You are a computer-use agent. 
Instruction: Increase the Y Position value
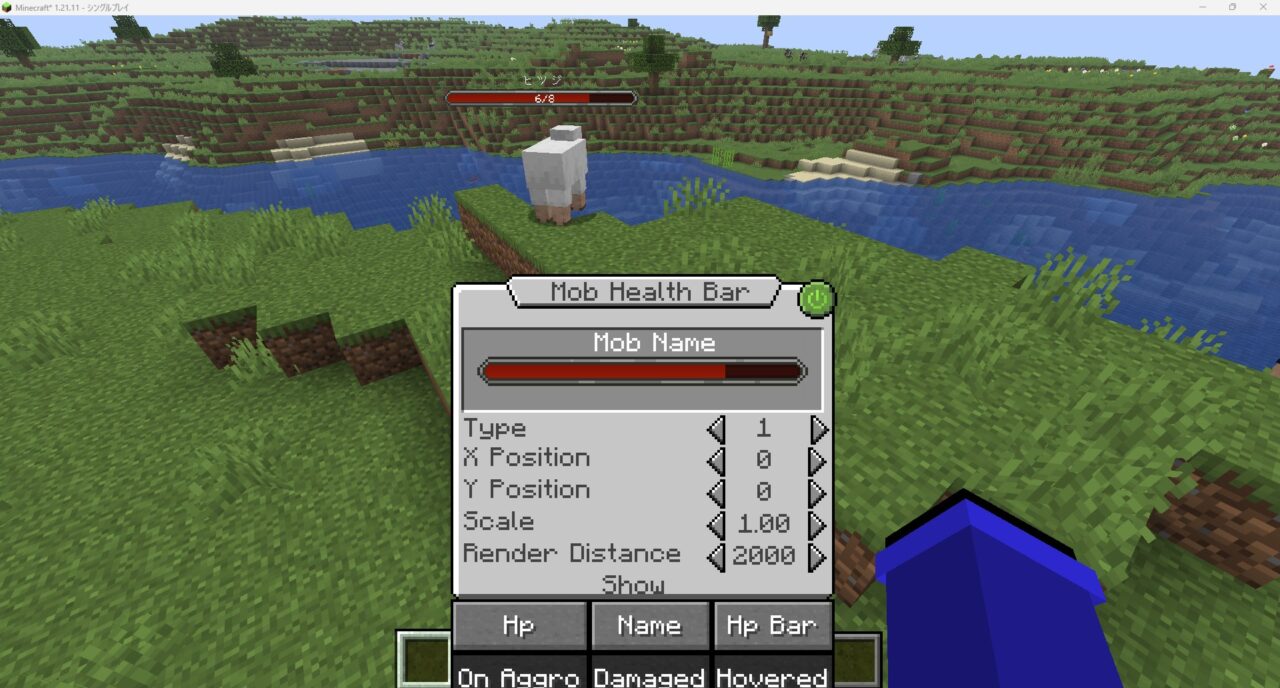819,493
